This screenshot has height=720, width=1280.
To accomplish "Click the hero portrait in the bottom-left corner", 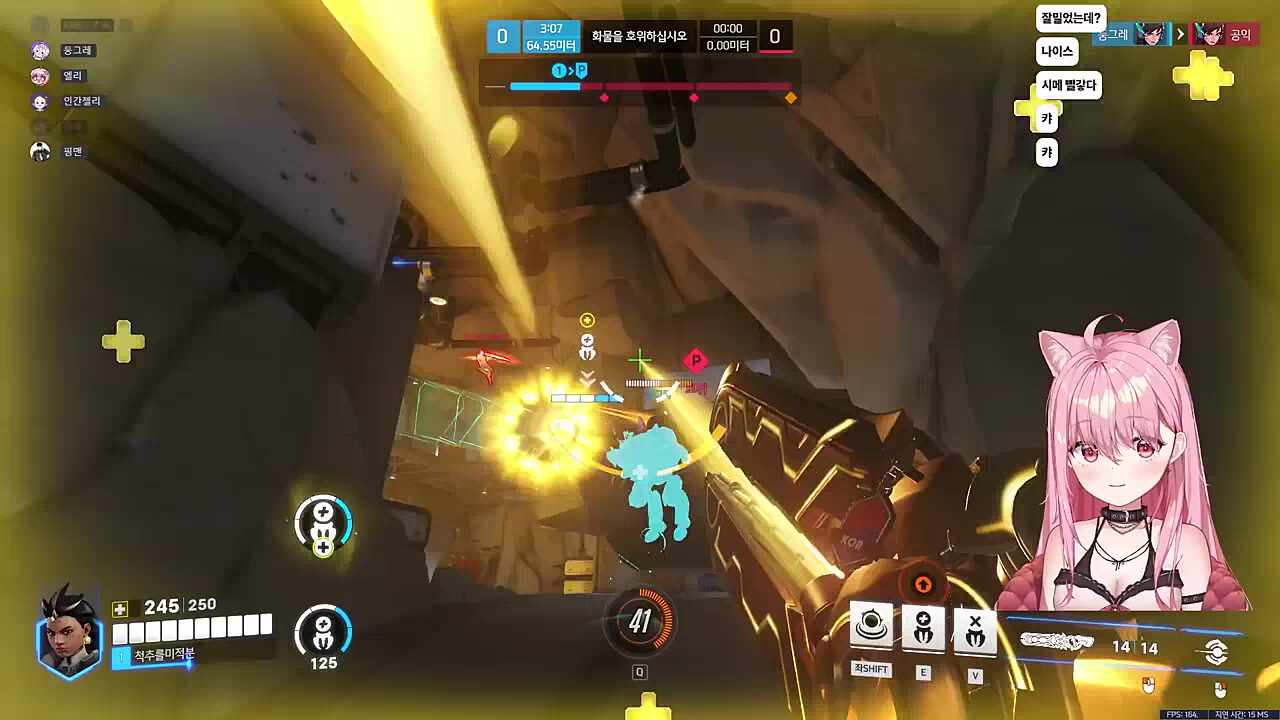I will [66, 637].
